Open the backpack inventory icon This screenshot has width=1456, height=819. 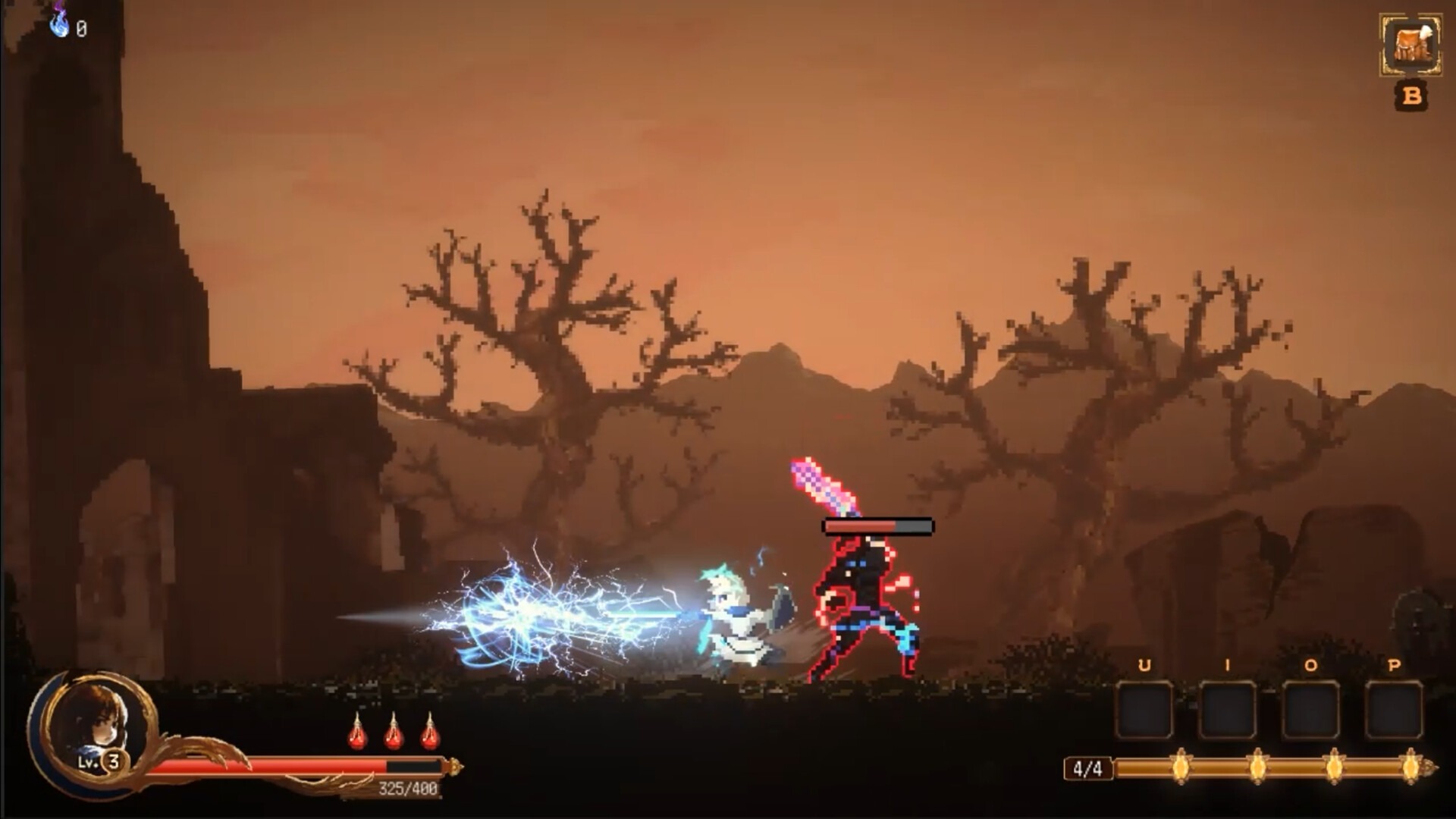[x=1410, y=45]
